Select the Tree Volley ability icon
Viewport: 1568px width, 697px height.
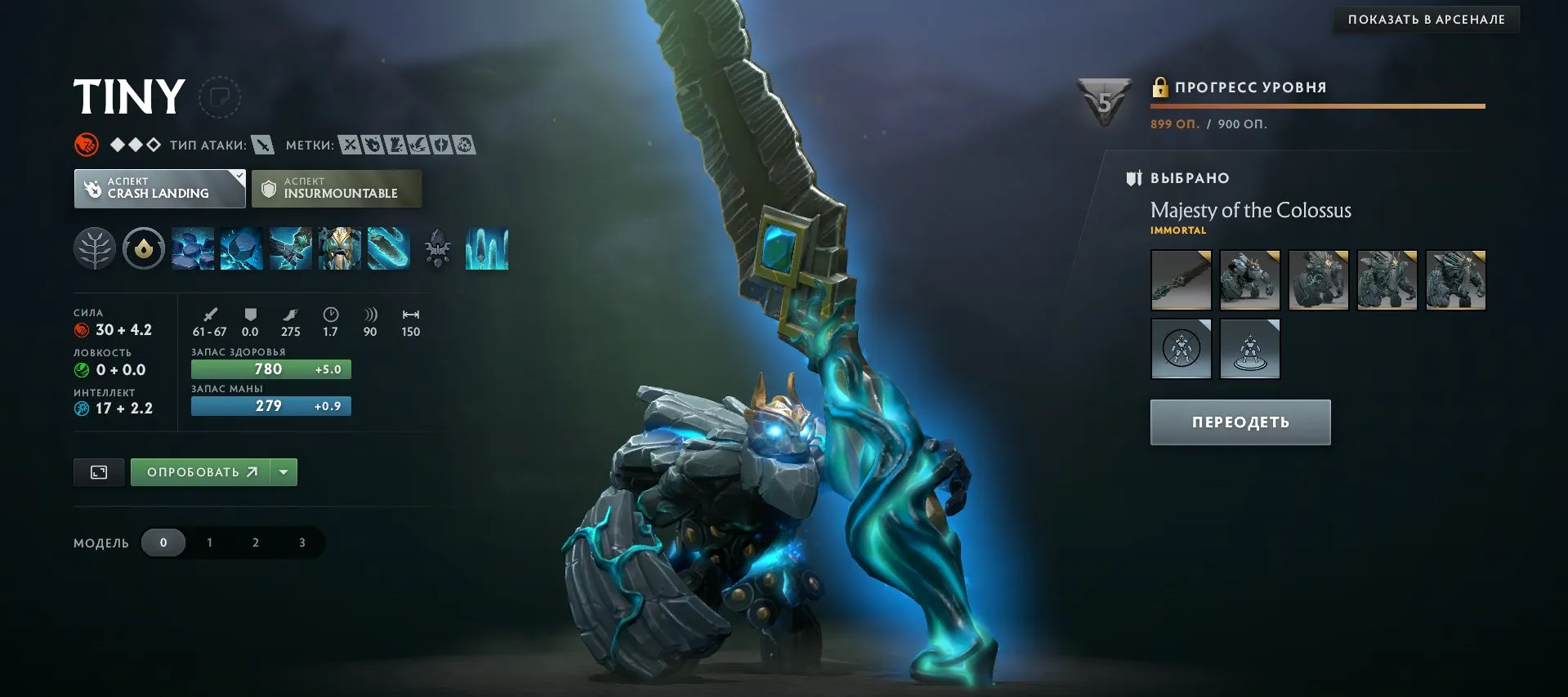pos(389,249)
